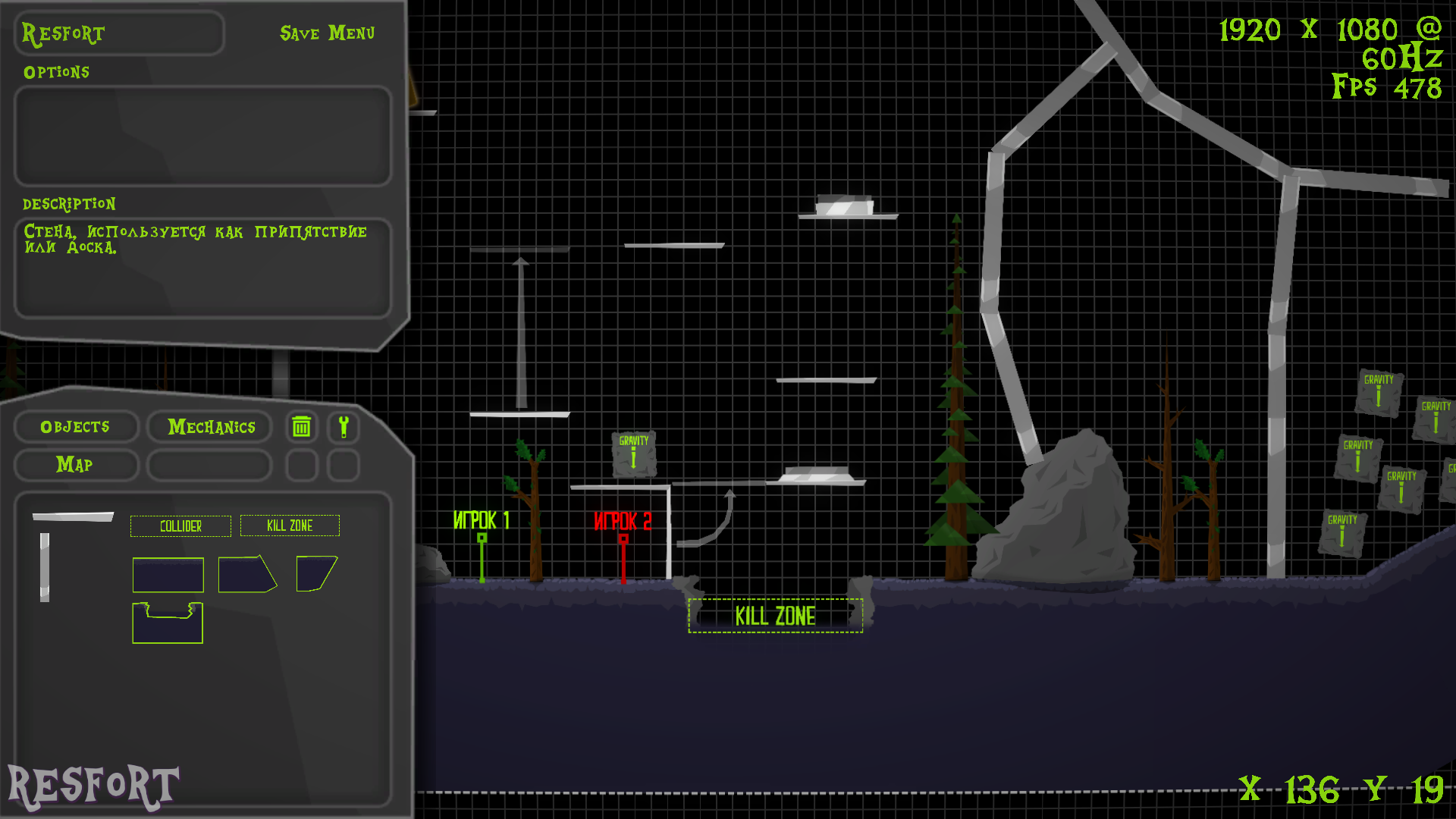Select the rectangular wall shape
1456x819 pixels.
168,576
